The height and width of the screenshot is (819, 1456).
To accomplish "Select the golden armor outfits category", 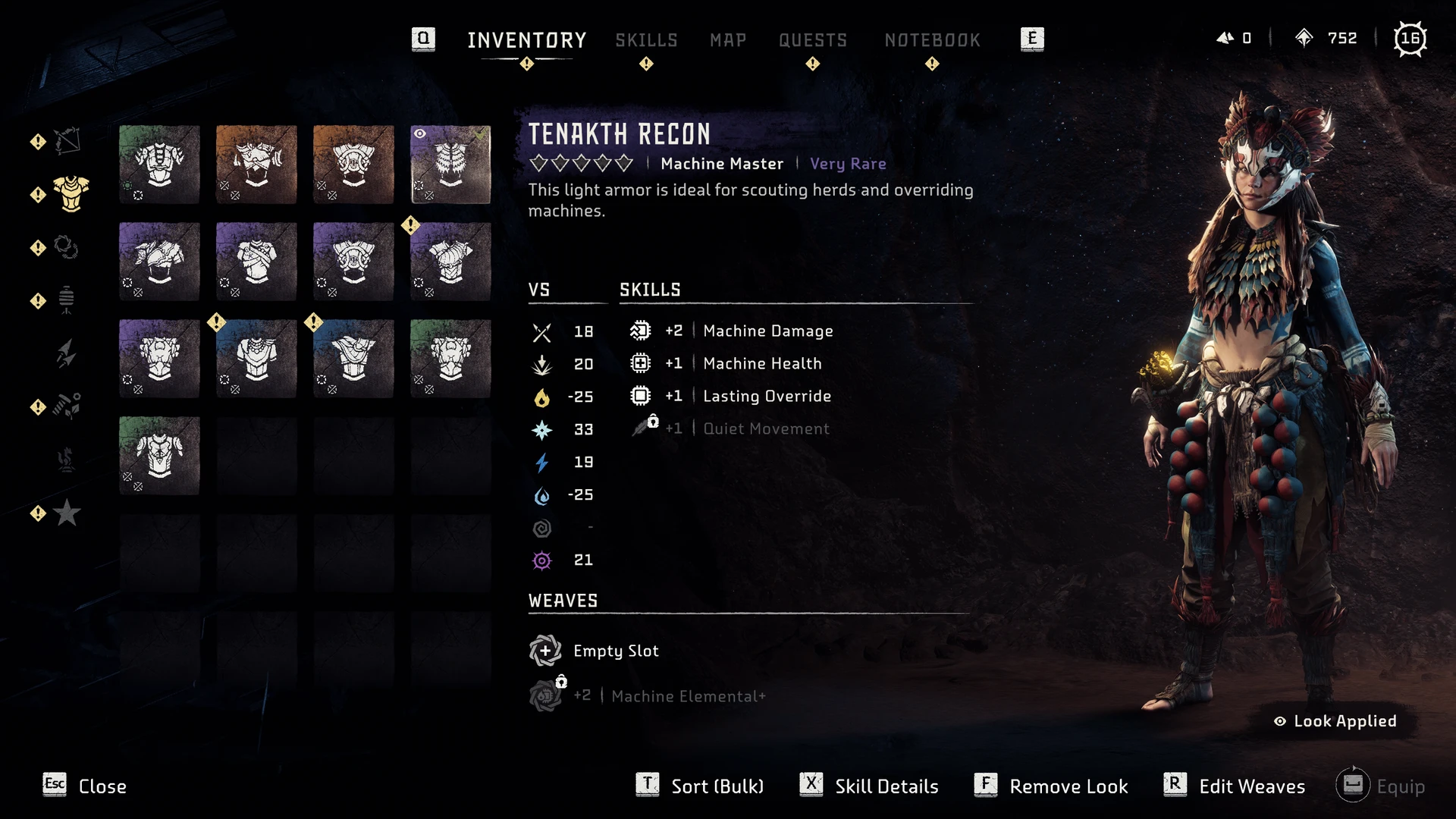I will 71,194.
